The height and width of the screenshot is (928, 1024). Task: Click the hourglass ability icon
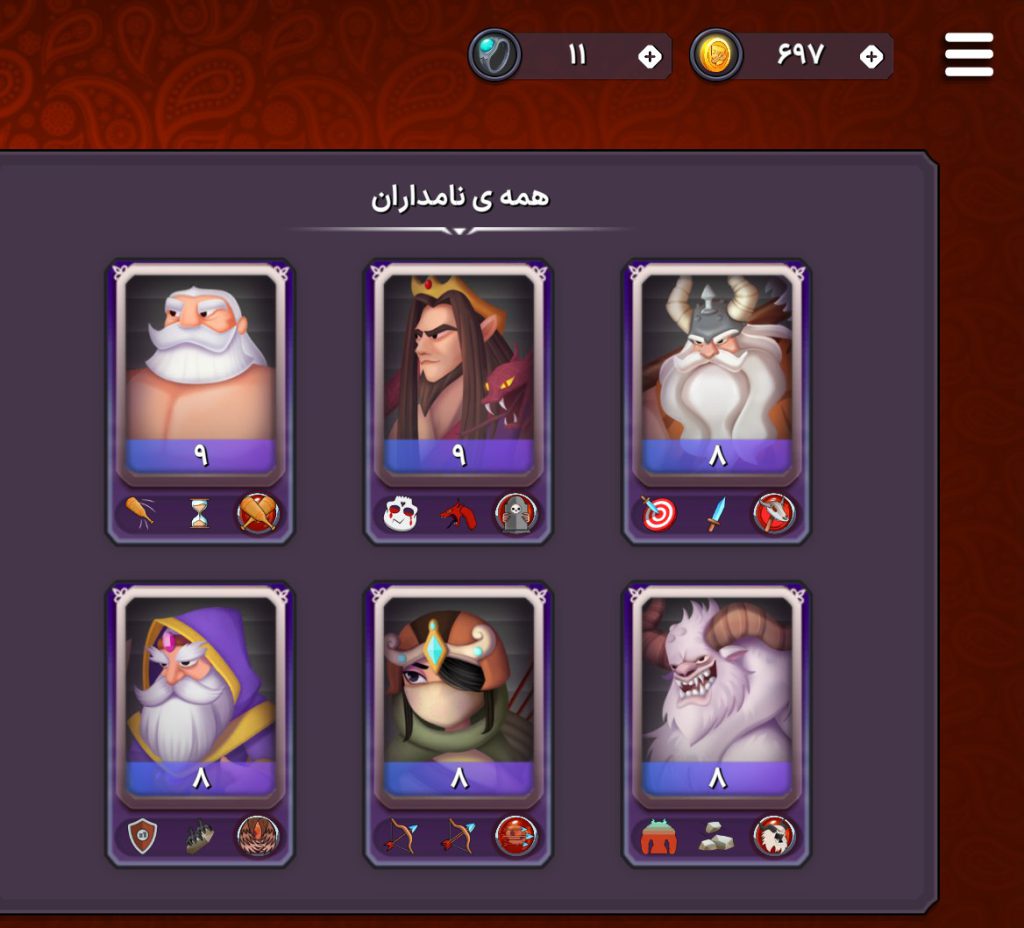click(200, 514)
